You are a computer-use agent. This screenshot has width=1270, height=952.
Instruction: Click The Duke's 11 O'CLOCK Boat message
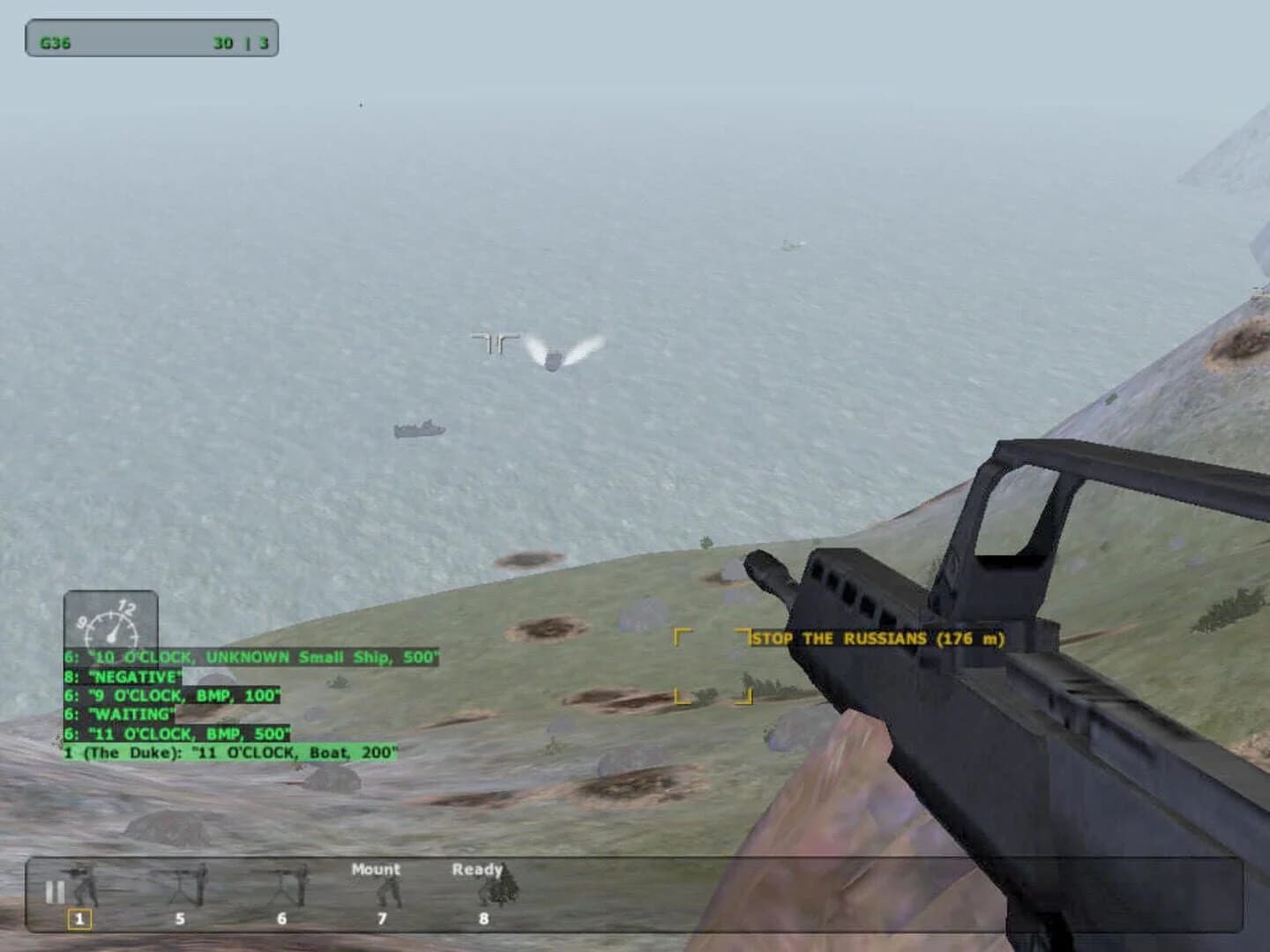(229, 752)
